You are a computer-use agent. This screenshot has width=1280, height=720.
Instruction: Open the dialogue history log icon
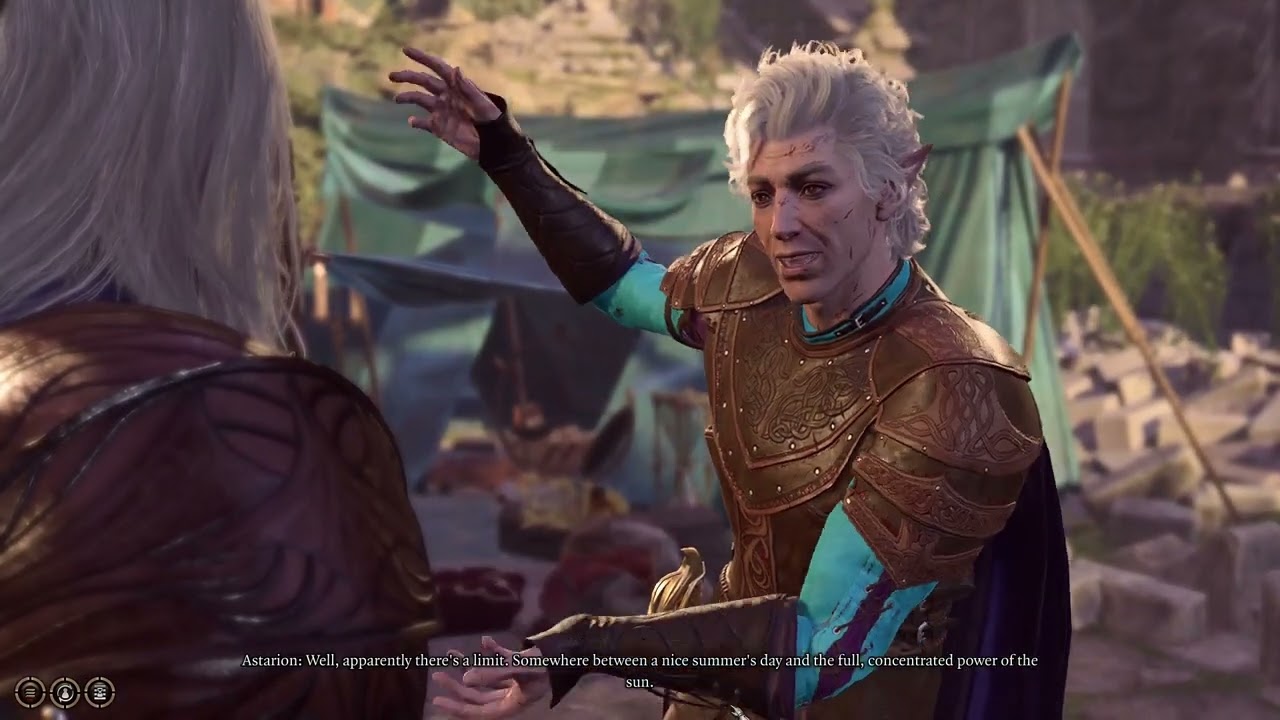click(30, 691)
